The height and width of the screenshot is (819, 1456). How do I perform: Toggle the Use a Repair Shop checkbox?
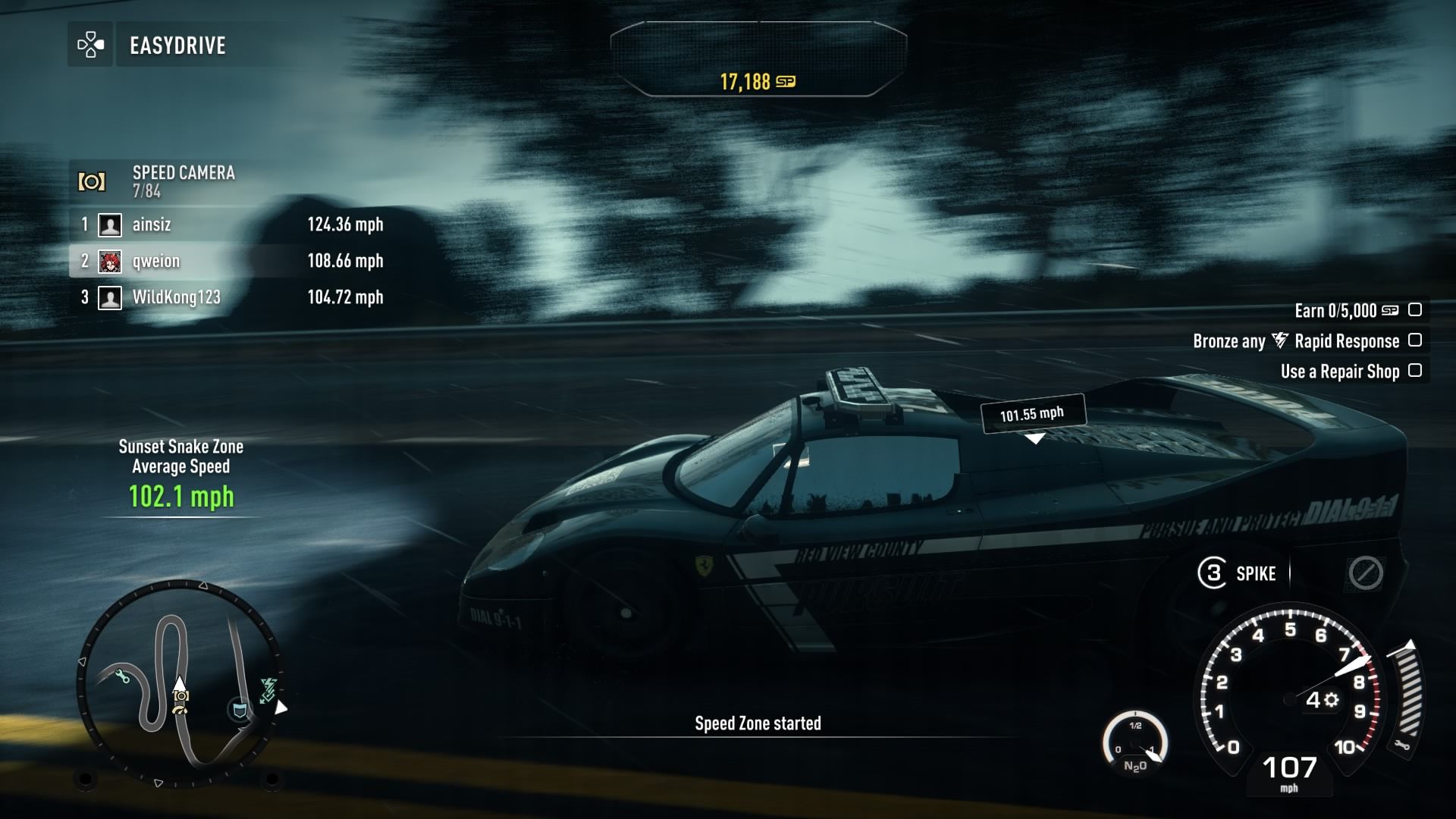1414,371
